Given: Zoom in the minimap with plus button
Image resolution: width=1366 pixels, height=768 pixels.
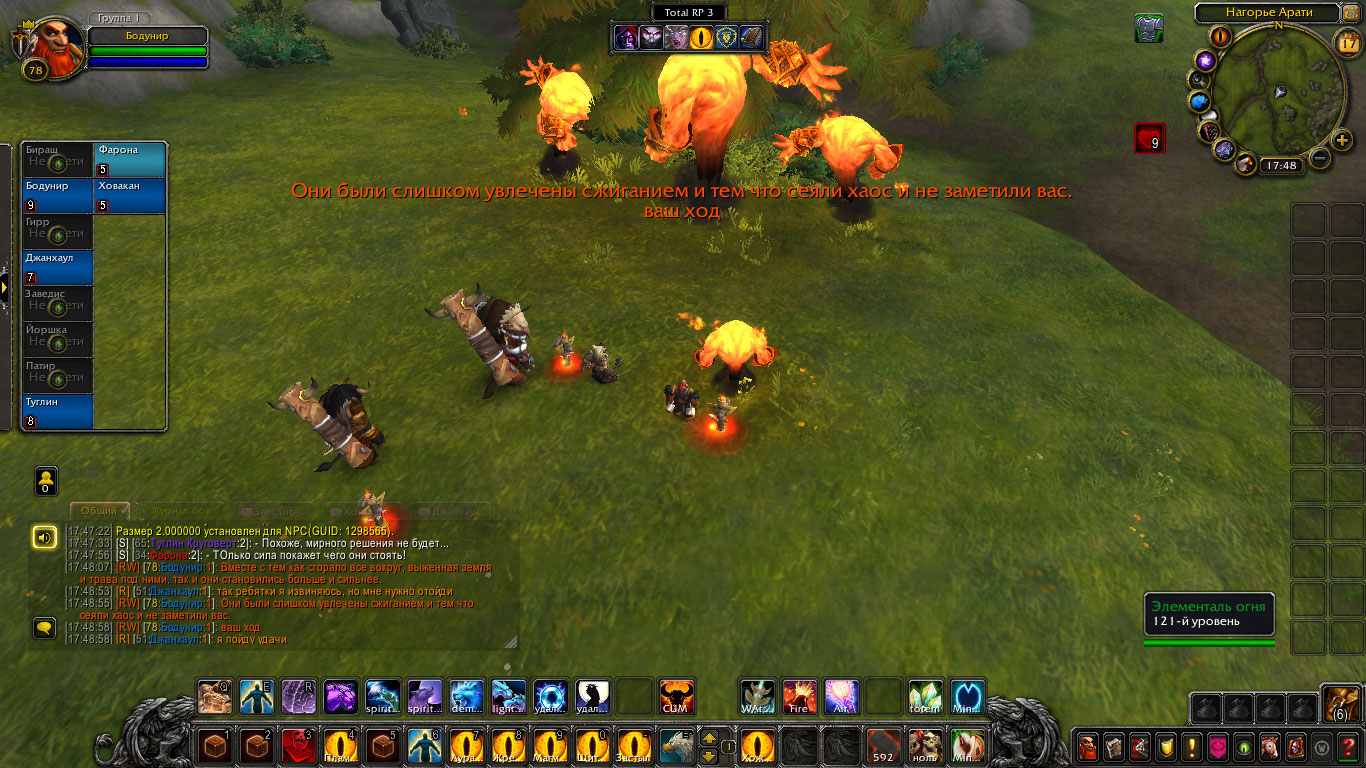Looking at the screenshot, I should pyautogui.click(x=1342, y=141).
